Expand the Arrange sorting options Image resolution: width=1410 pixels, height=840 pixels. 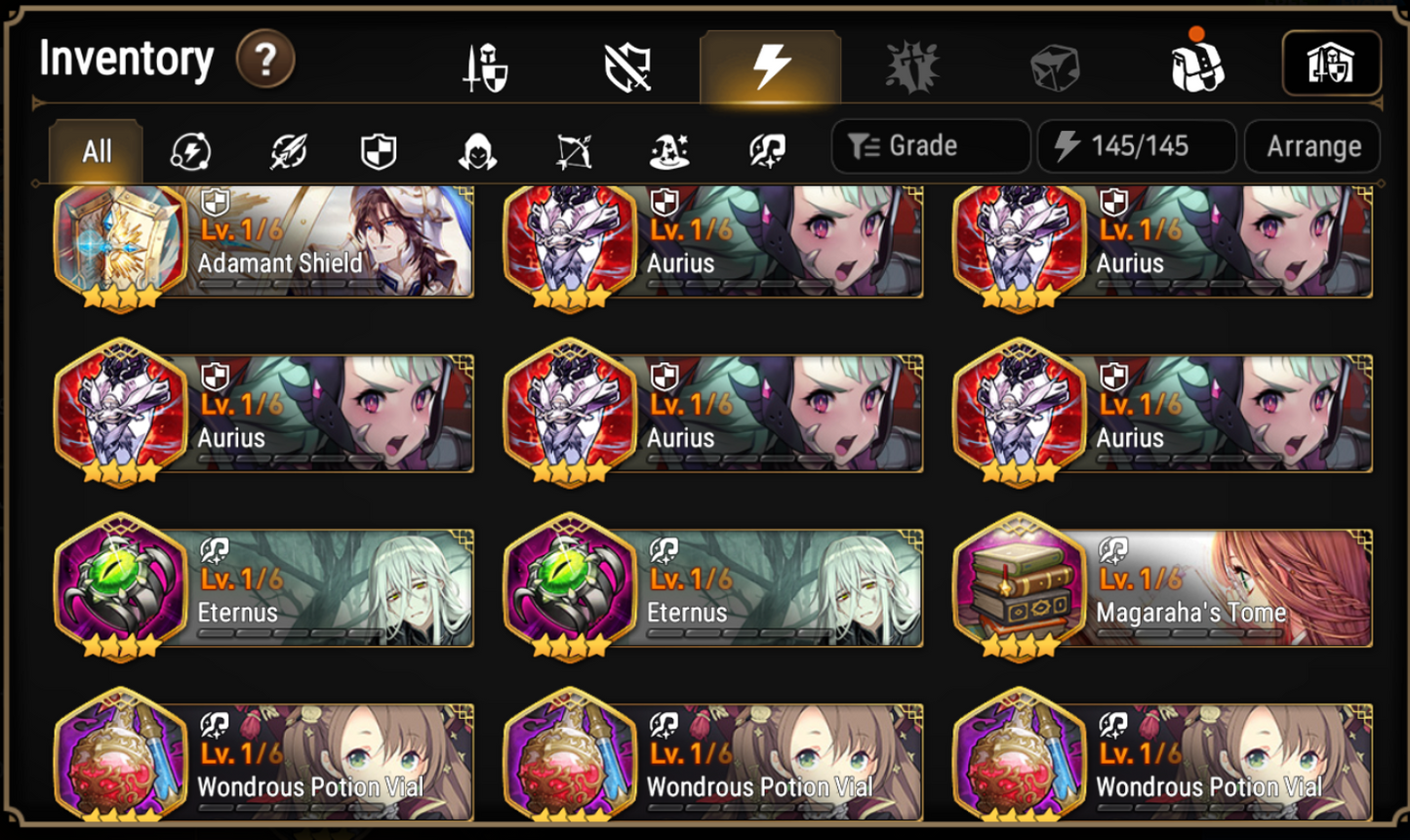point(1312,146)
